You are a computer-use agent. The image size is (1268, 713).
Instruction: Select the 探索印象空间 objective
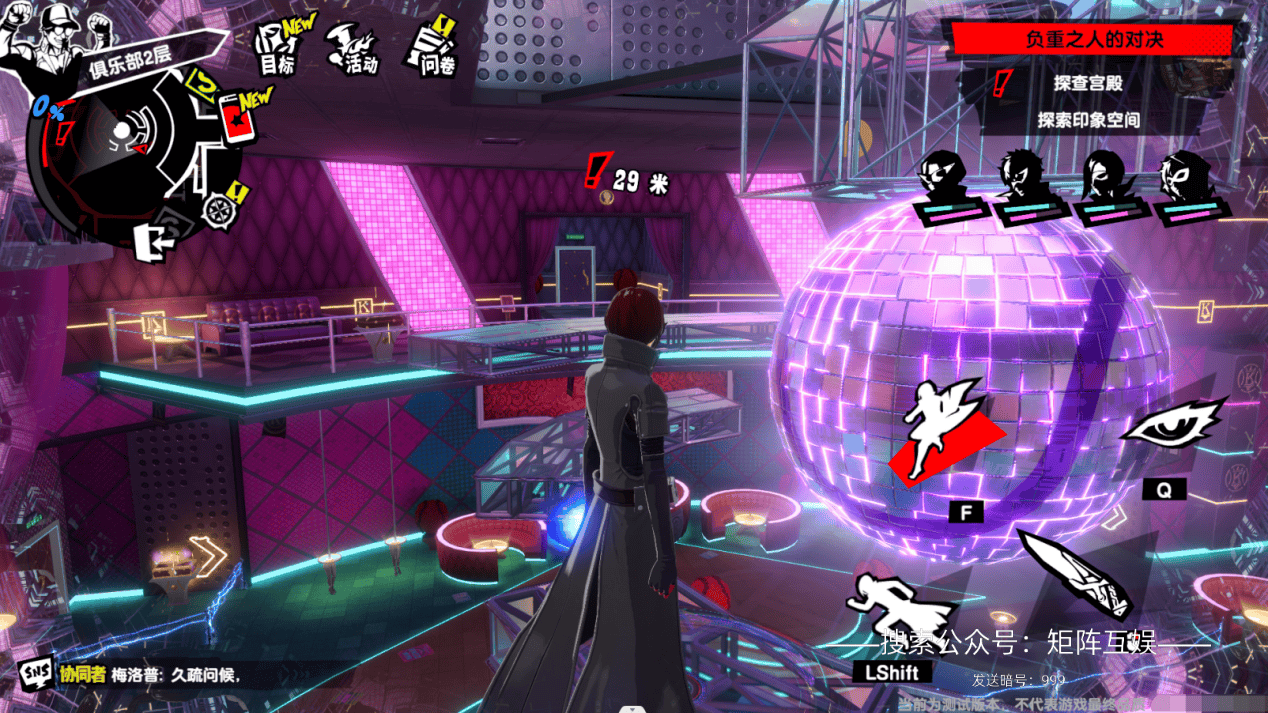pyautogui.click(x=1088, y=120)
